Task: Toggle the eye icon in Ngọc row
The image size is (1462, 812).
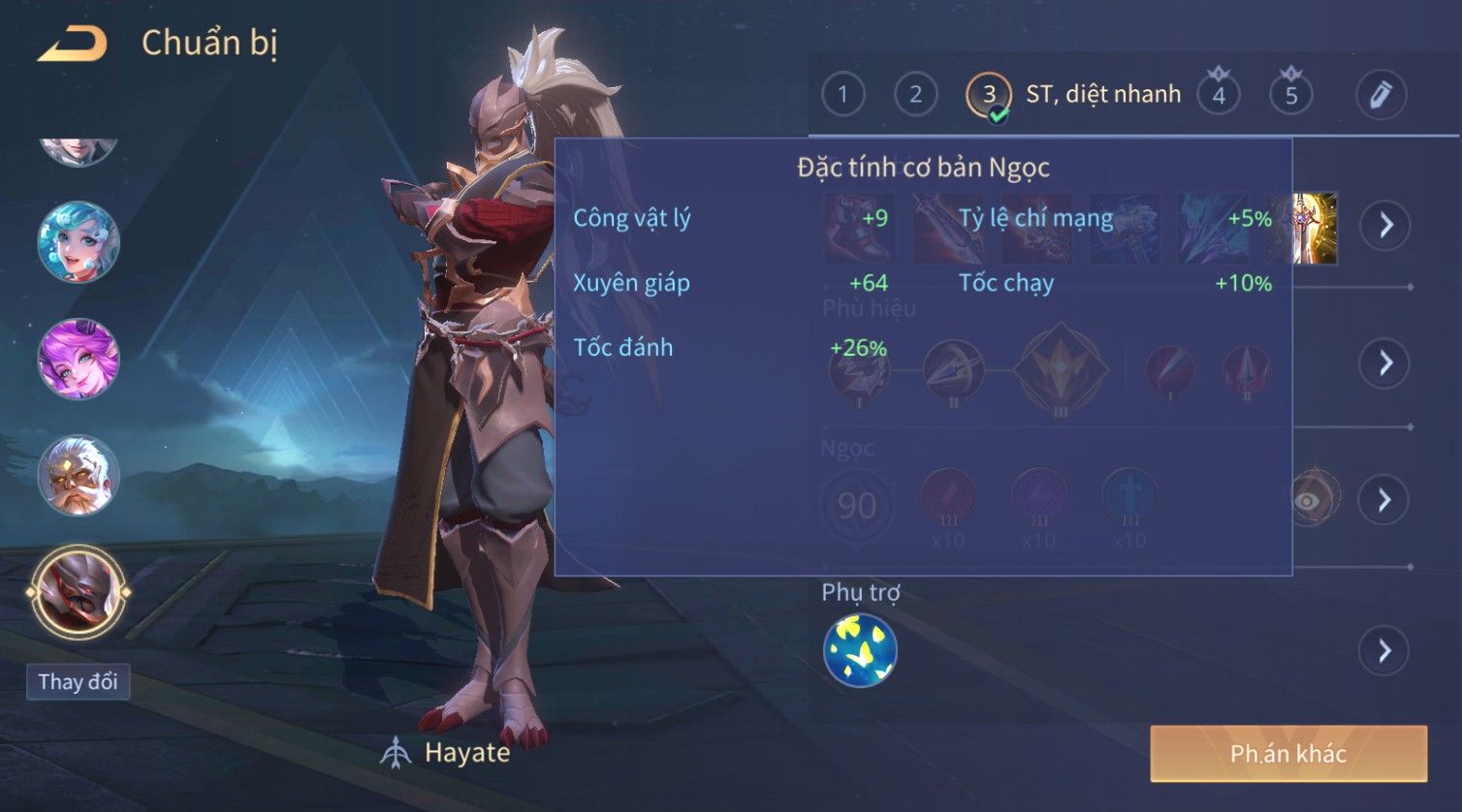Action: pyautogui.click(x=1310, y=500)
